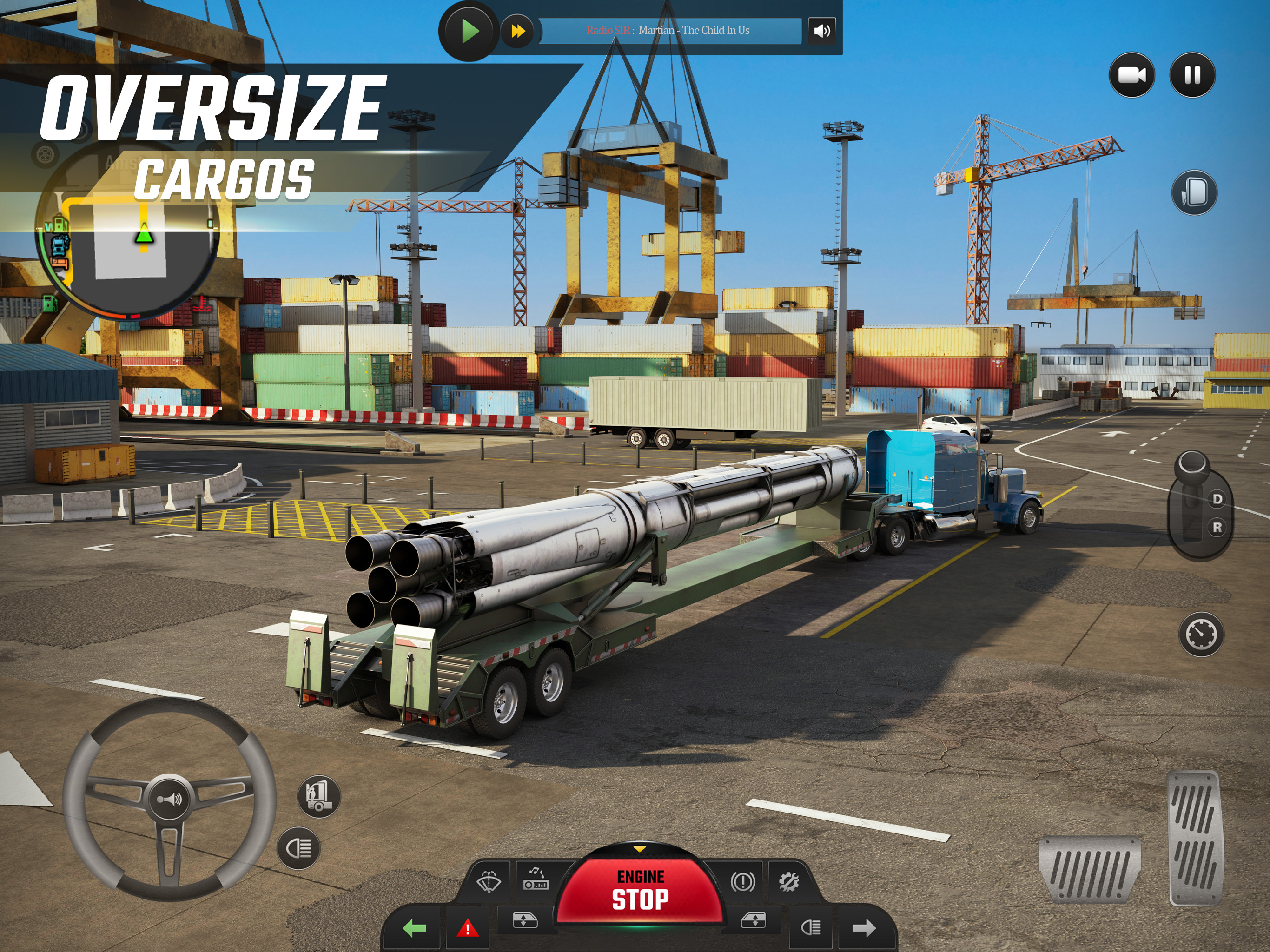Image resolution: width=1270 pixels, height=952 pixels.
Task: Engage the parking brake
Action: click(x=742, y=881)
